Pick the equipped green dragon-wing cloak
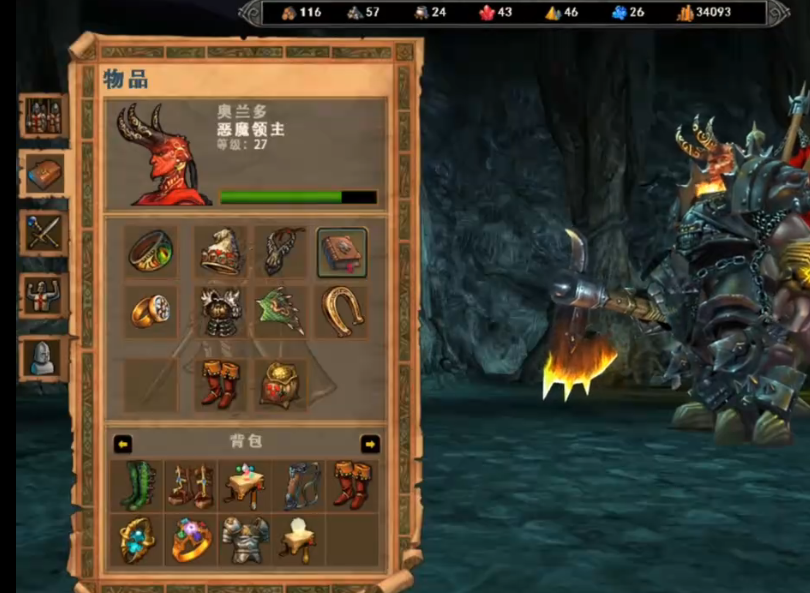Screen dimensions: 810x593 [281, 312]
